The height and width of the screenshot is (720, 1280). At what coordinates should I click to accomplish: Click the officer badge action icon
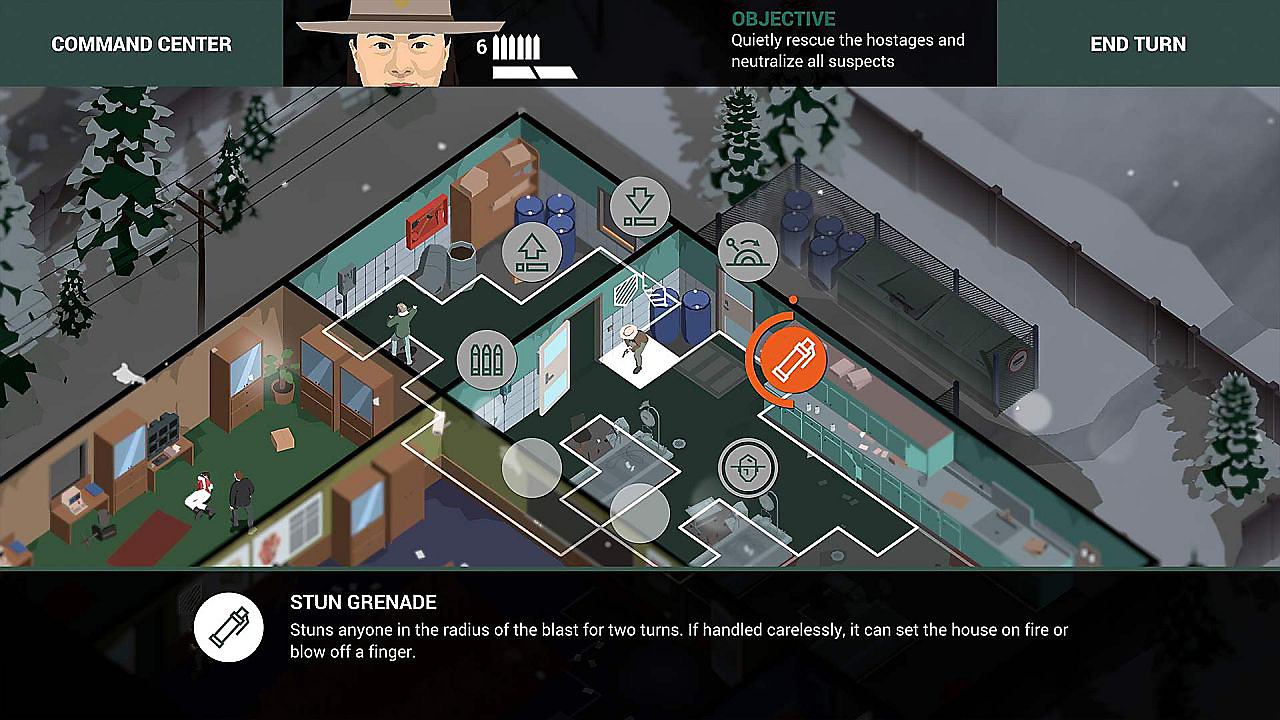pos(747,467)
